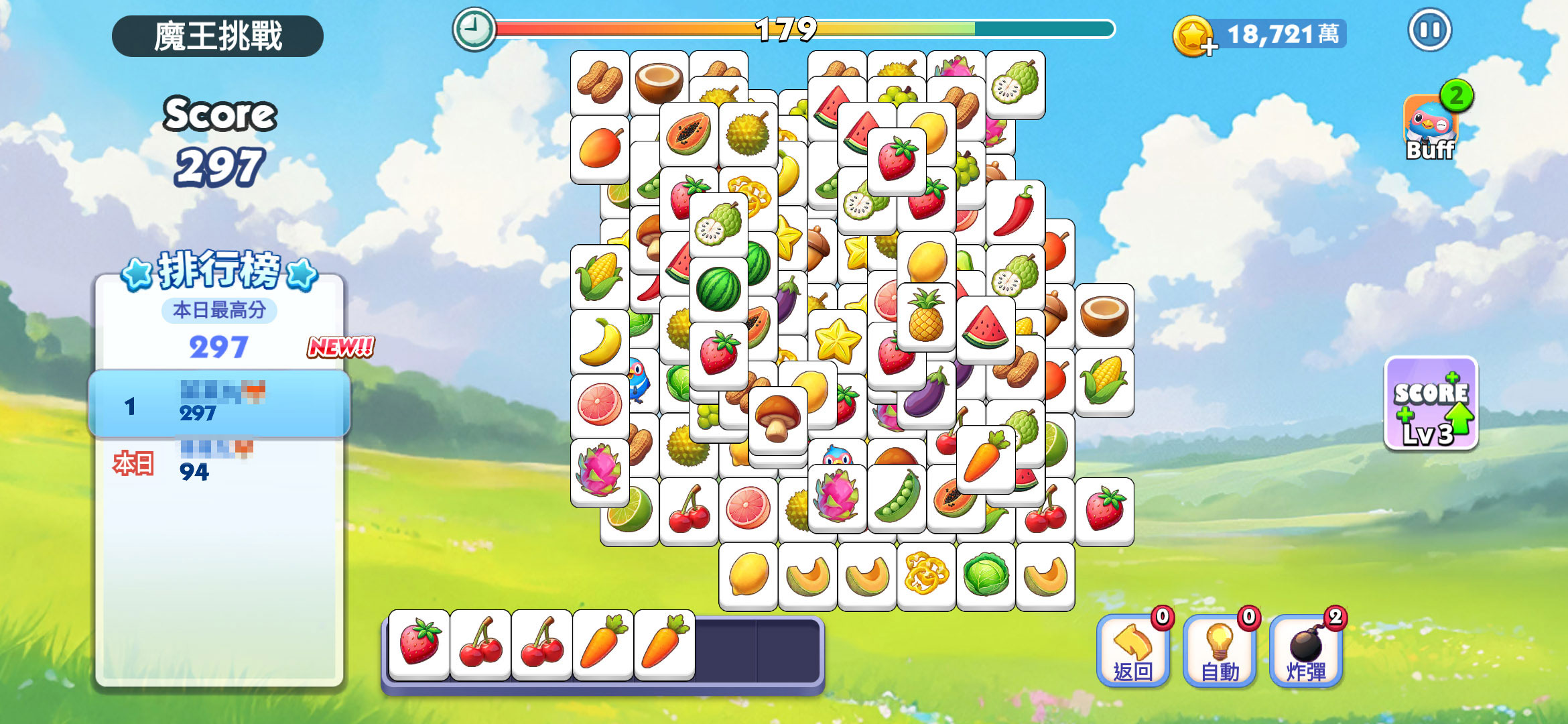Select the rank 1 leaderboard row
1568x724 pixels.
tap(219, 404)
